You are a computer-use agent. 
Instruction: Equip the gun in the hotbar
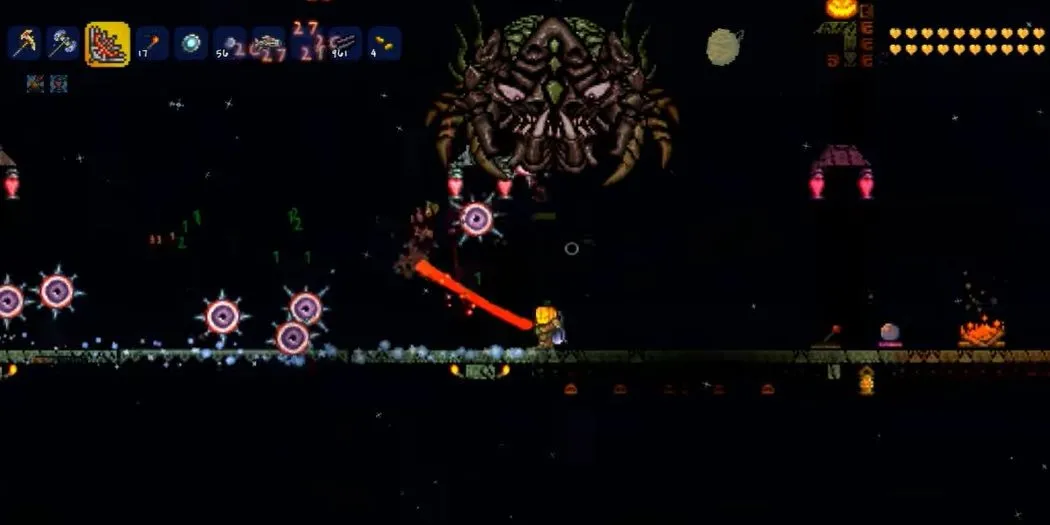pos(268,43)
